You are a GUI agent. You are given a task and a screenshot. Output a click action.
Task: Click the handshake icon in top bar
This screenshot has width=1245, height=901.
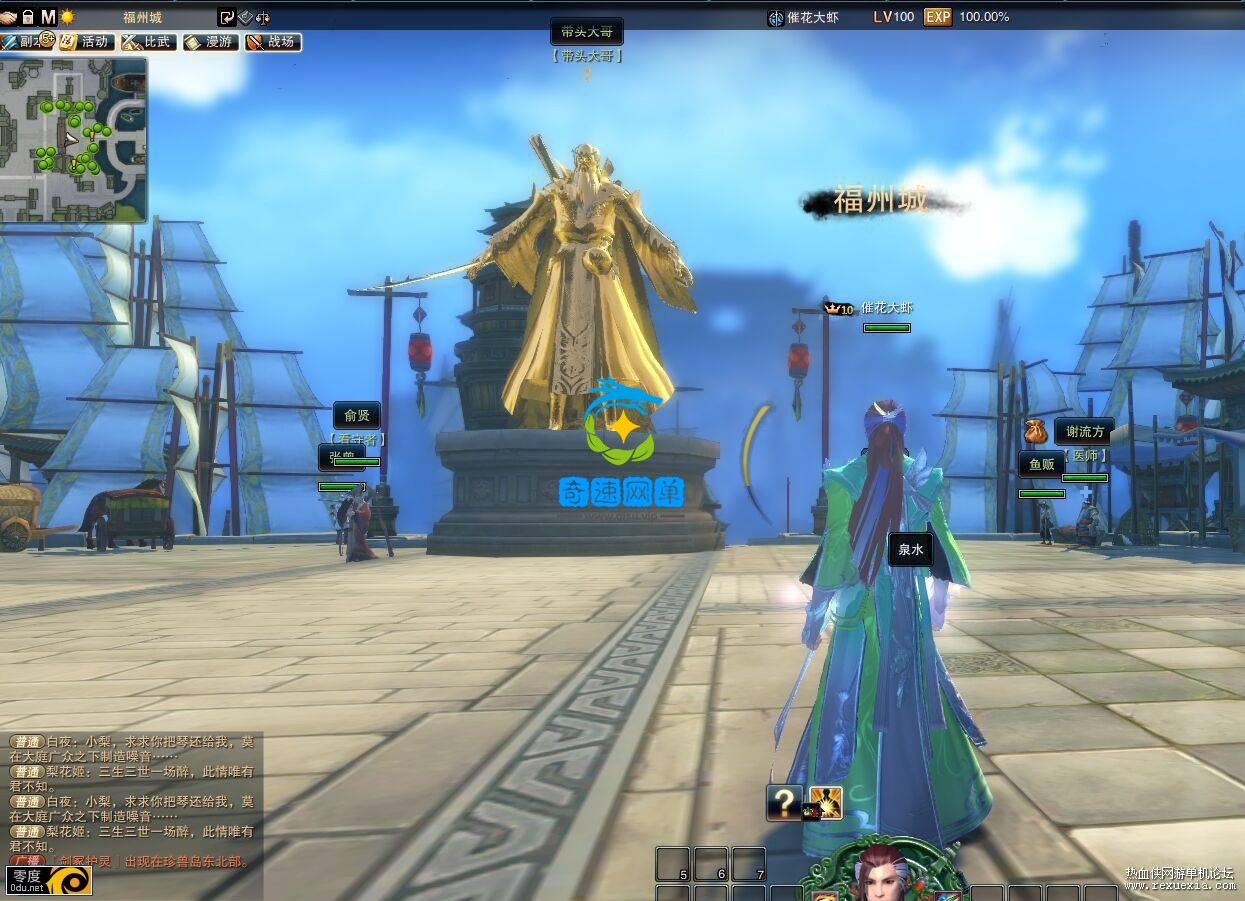pos(9,17)
